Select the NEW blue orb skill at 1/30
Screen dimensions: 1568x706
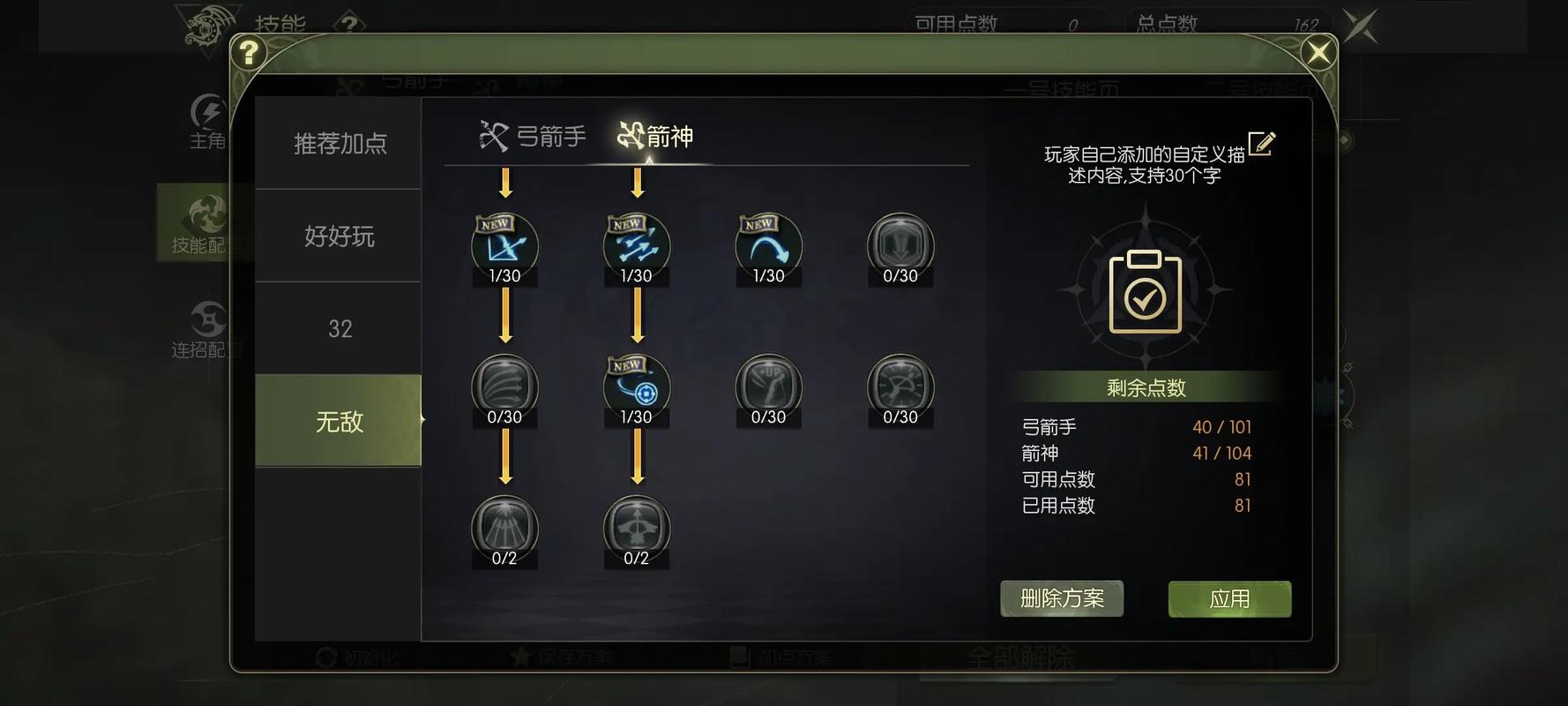tap(636, 388)
